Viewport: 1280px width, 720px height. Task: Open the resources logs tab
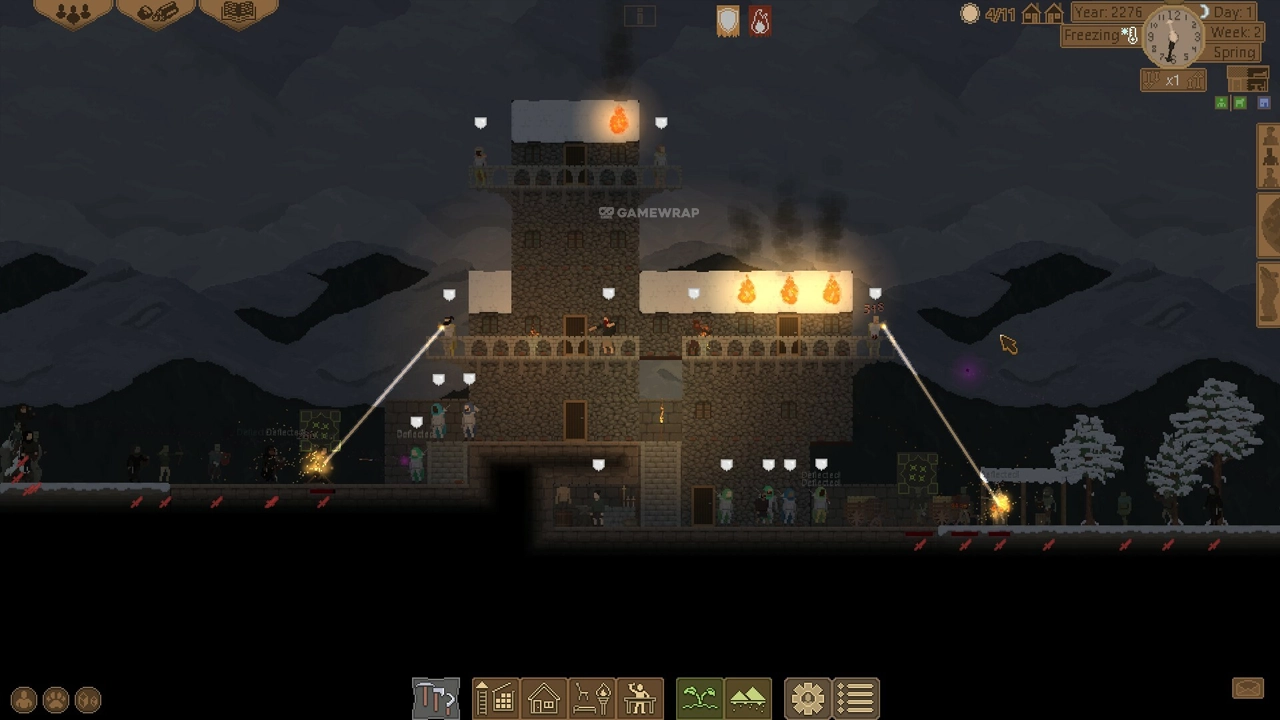click(156, 13)
